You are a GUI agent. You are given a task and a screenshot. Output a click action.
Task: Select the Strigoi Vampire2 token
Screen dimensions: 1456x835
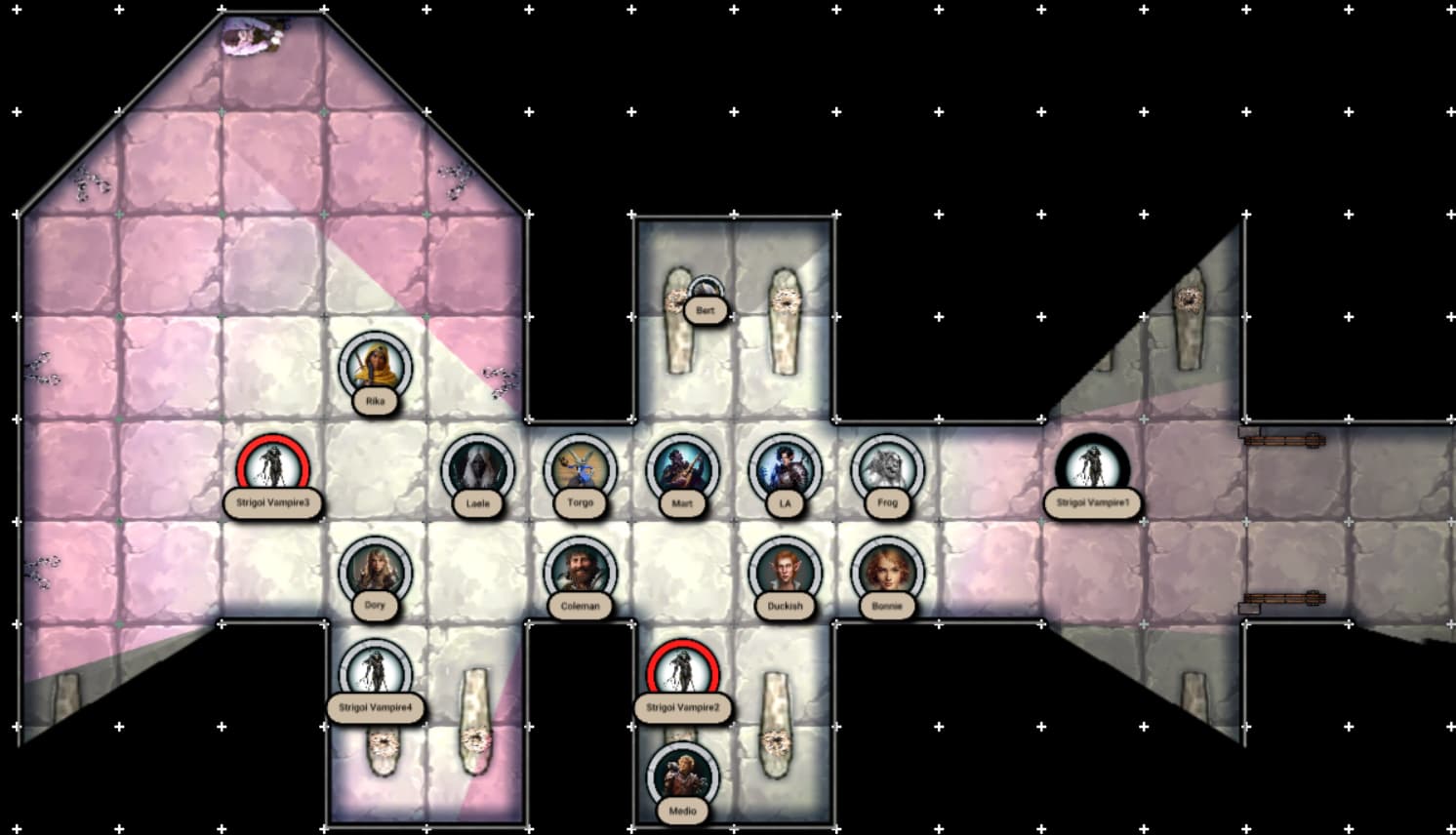click(682, 674)
